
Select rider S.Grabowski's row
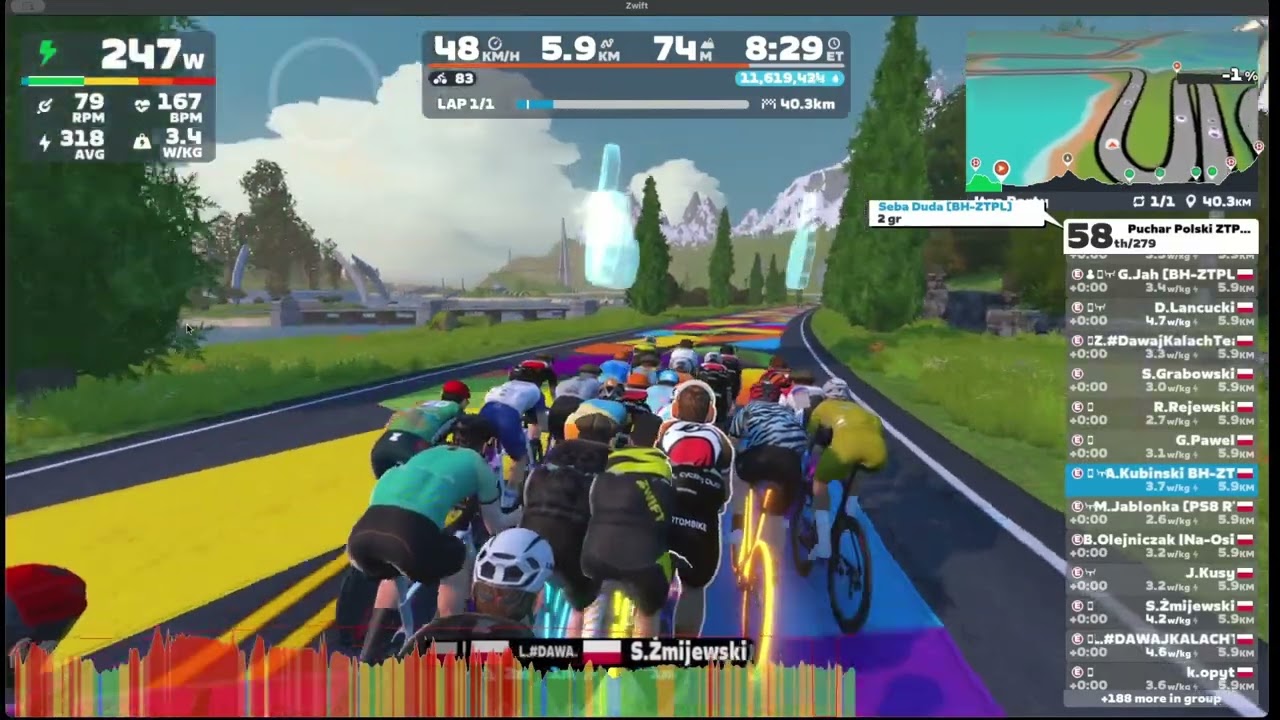tap(1160, 380)
